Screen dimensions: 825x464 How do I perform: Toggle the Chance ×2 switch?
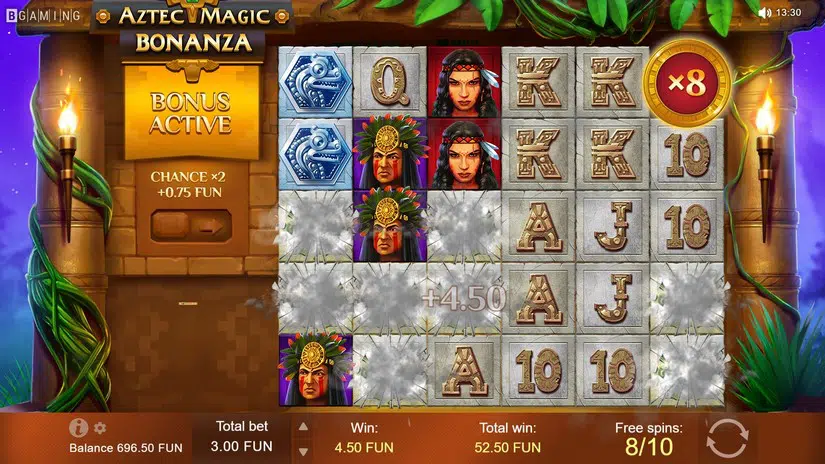190,225
